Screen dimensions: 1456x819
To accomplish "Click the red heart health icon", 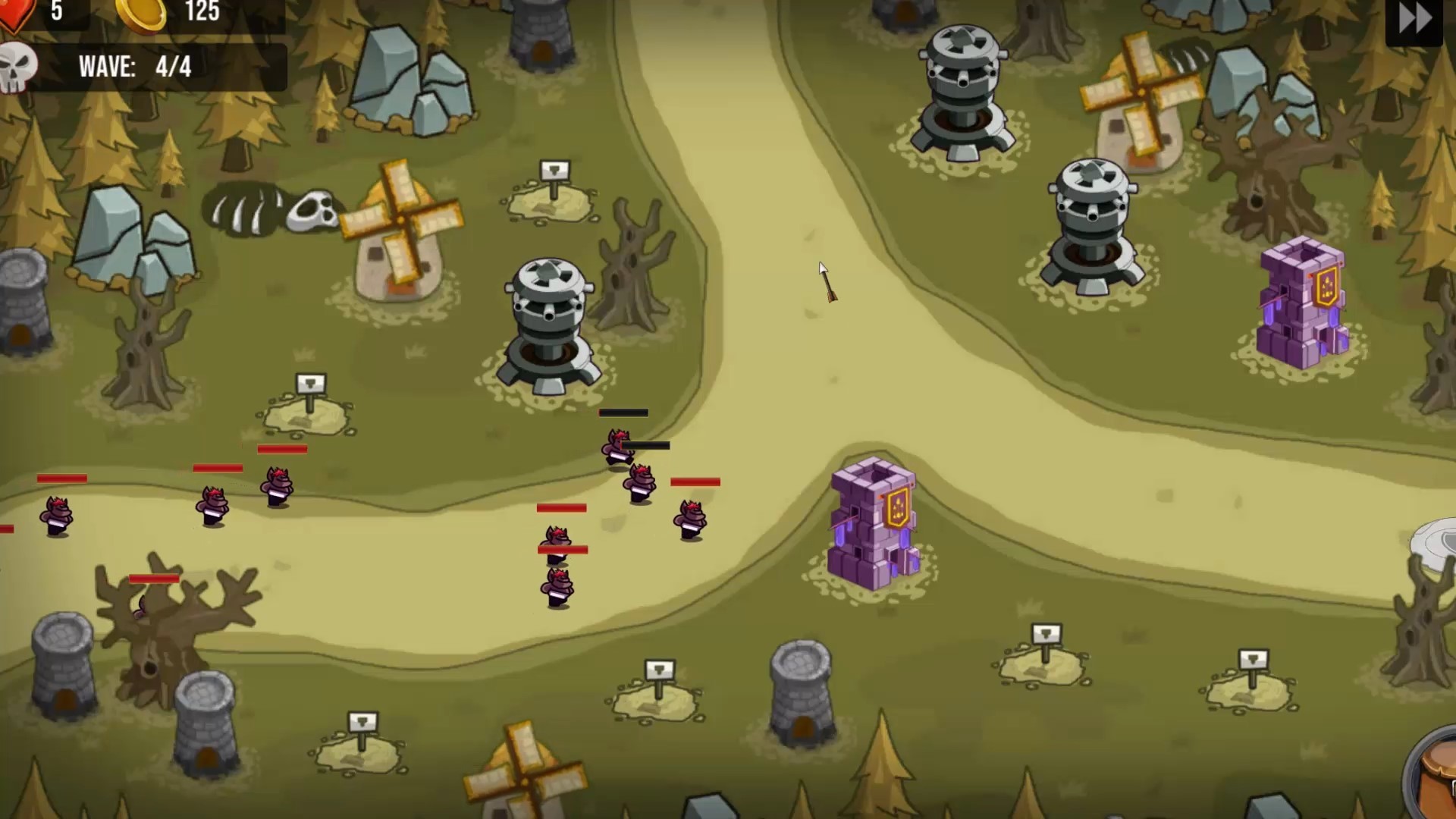I will click(15, 11).
